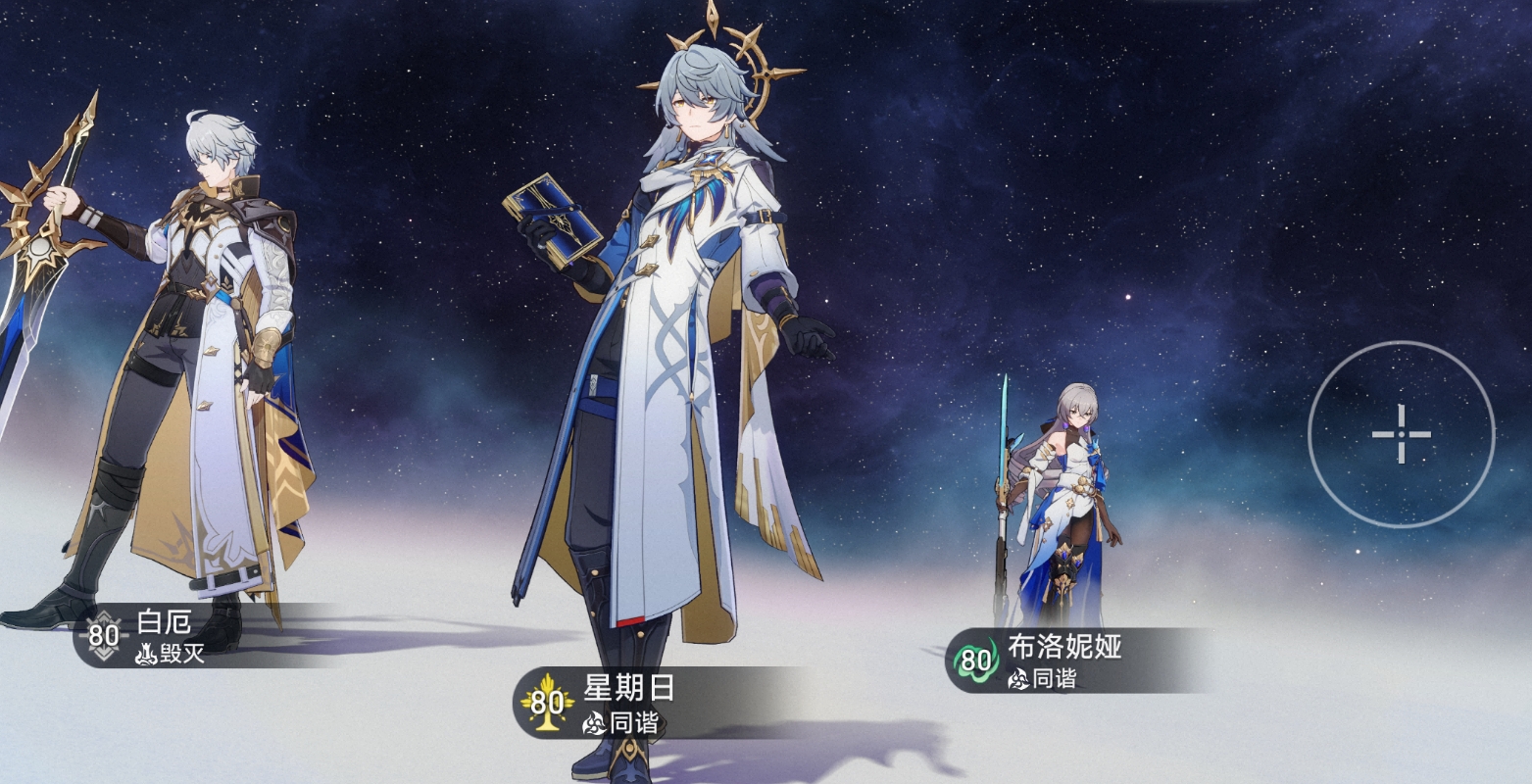Click the 同谐 path icon under 星期日
1532x784 pixels.
[x=596, y=723]
